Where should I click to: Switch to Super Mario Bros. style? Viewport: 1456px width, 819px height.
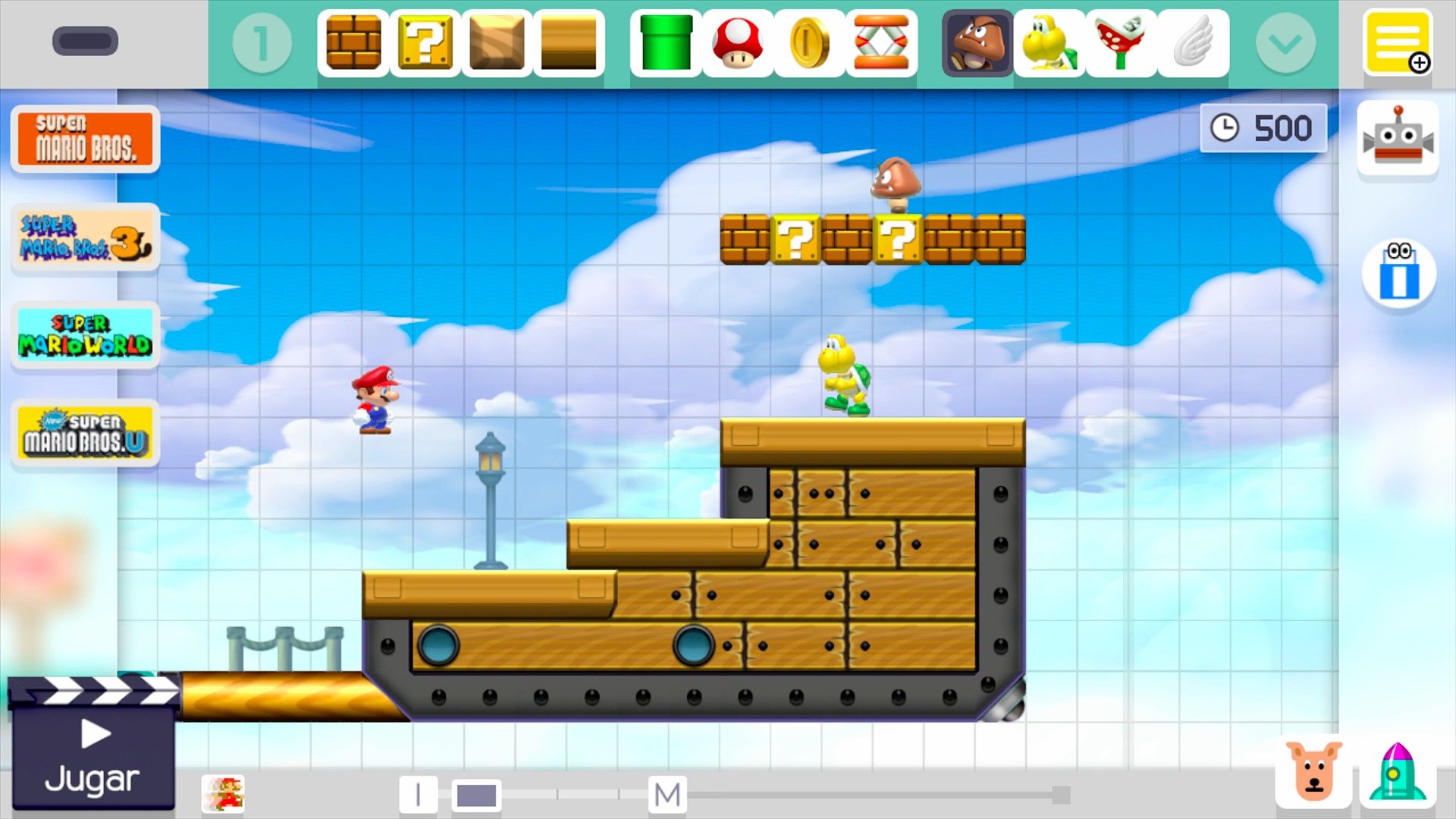tap(84, 140)
